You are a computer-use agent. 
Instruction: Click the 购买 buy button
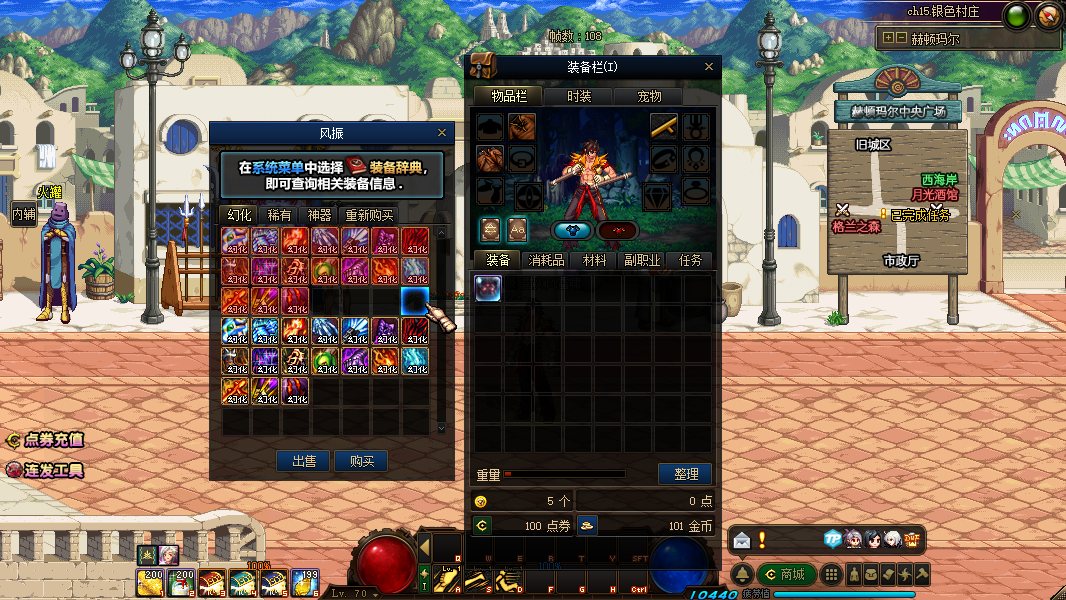tap(361, 461)
